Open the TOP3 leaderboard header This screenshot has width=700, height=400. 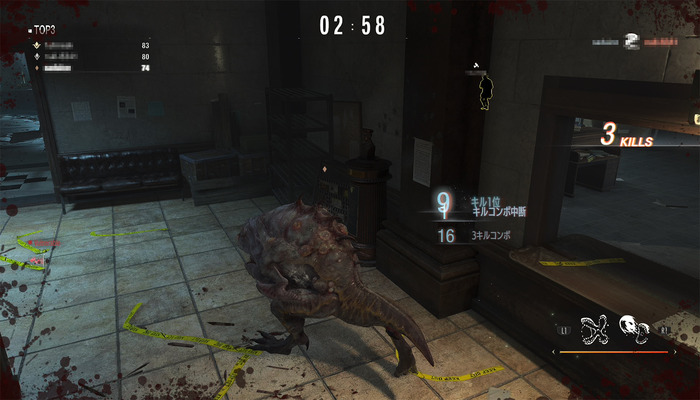point(43,30)
